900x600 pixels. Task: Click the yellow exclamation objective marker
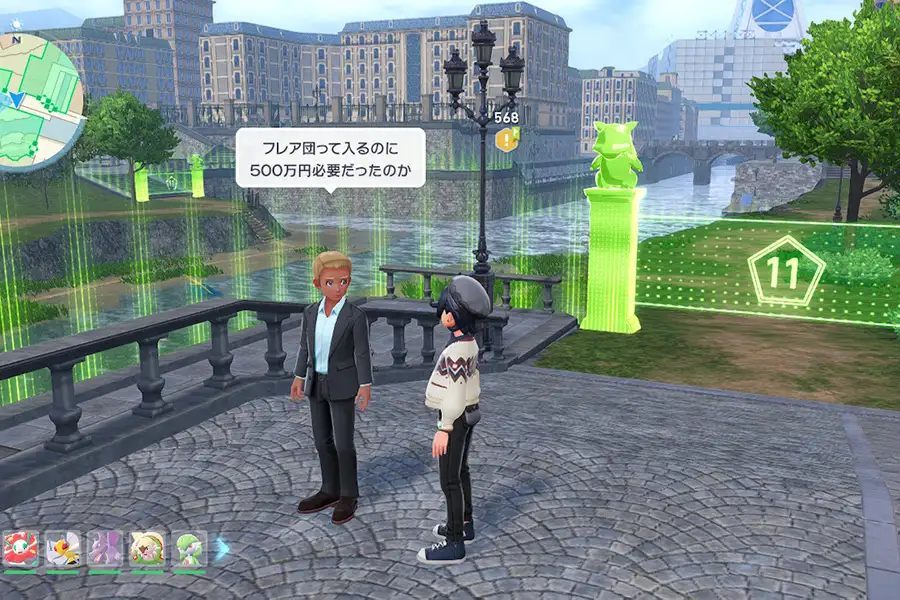507,141
